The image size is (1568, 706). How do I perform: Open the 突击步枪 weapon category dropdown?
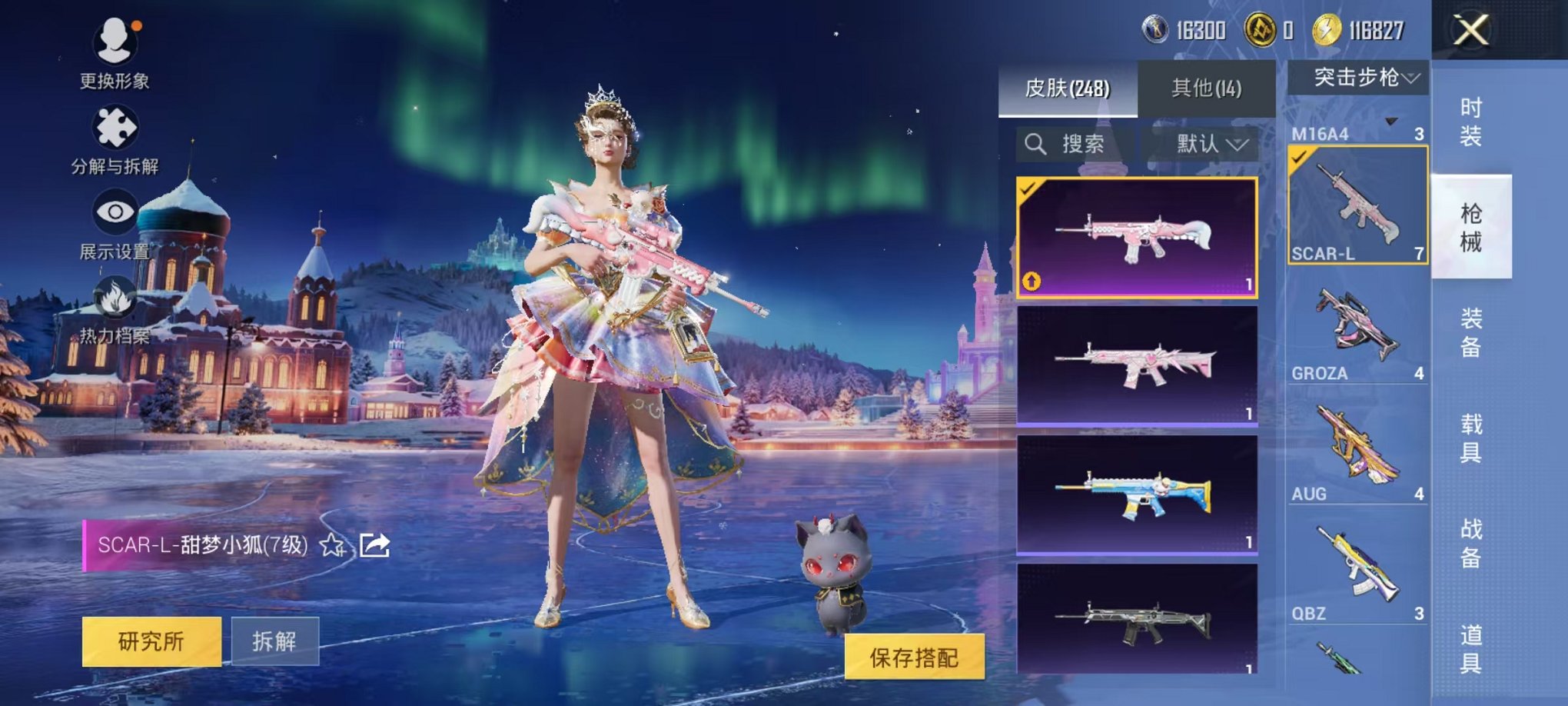point(1358,77)
